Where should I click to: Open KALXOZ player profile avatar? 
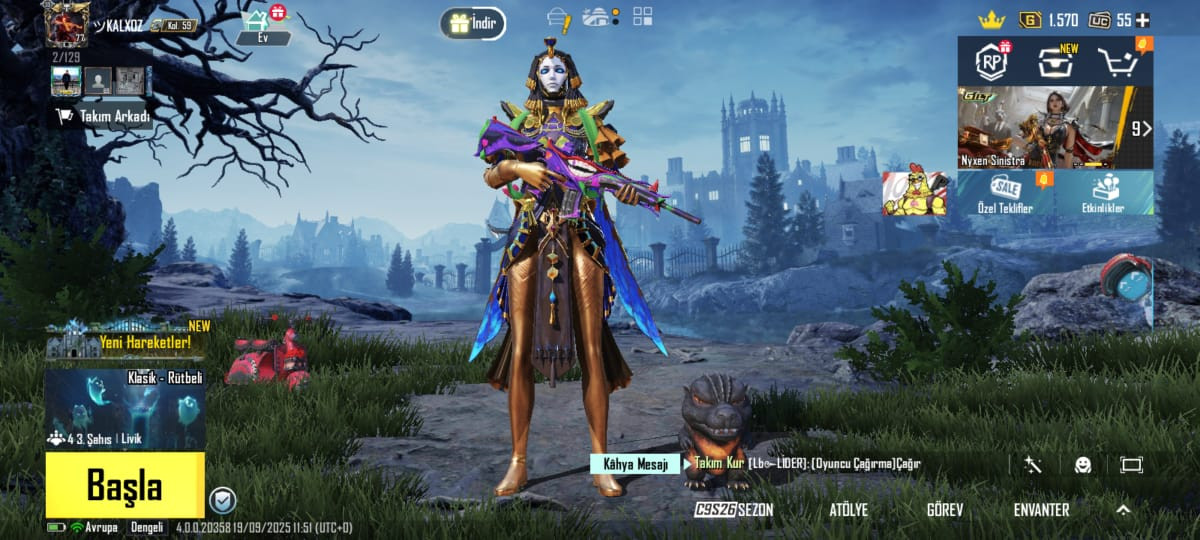[67, 23]
